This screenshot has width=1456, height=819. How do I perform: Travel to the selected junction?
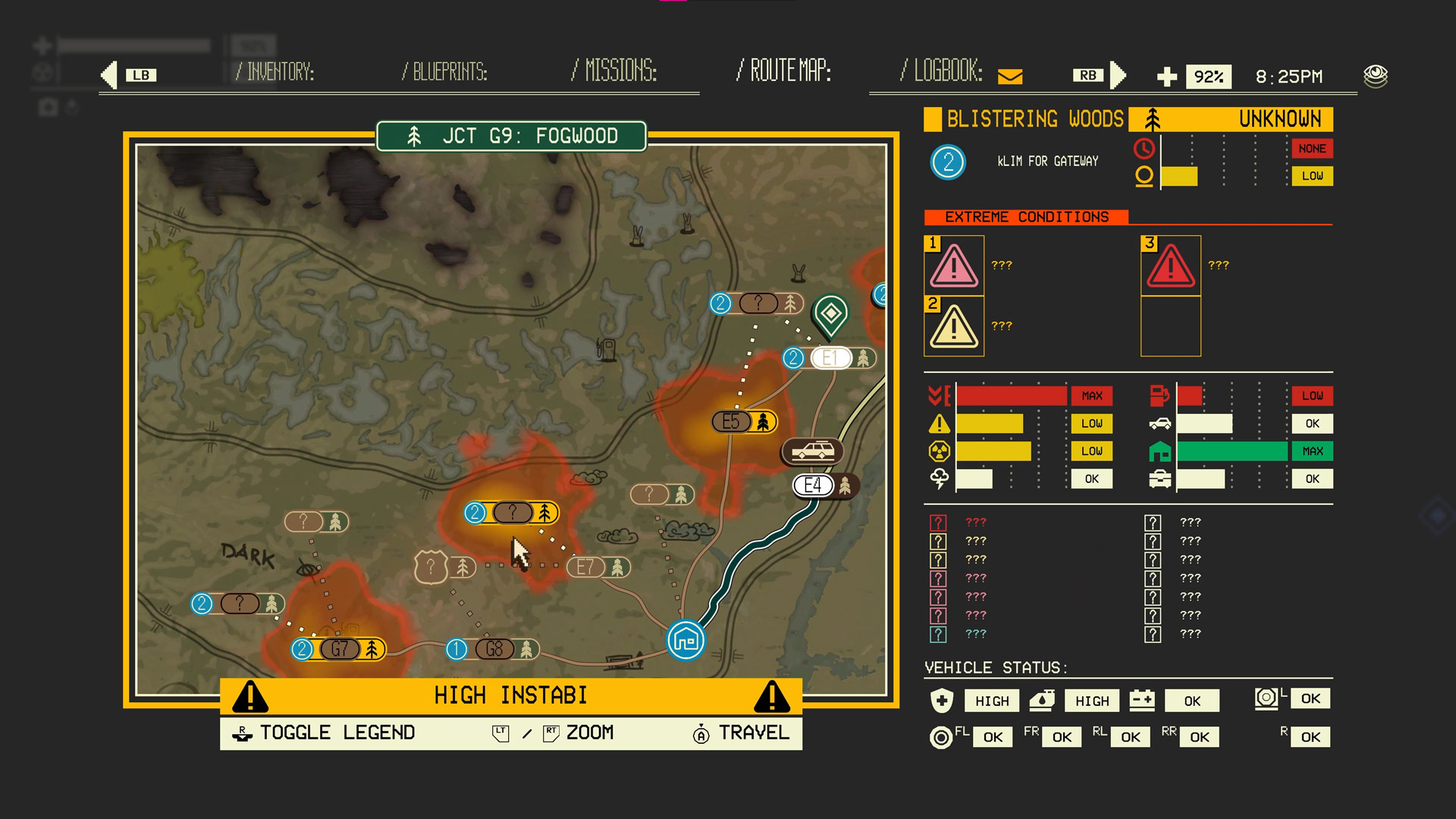coord(741,733)
